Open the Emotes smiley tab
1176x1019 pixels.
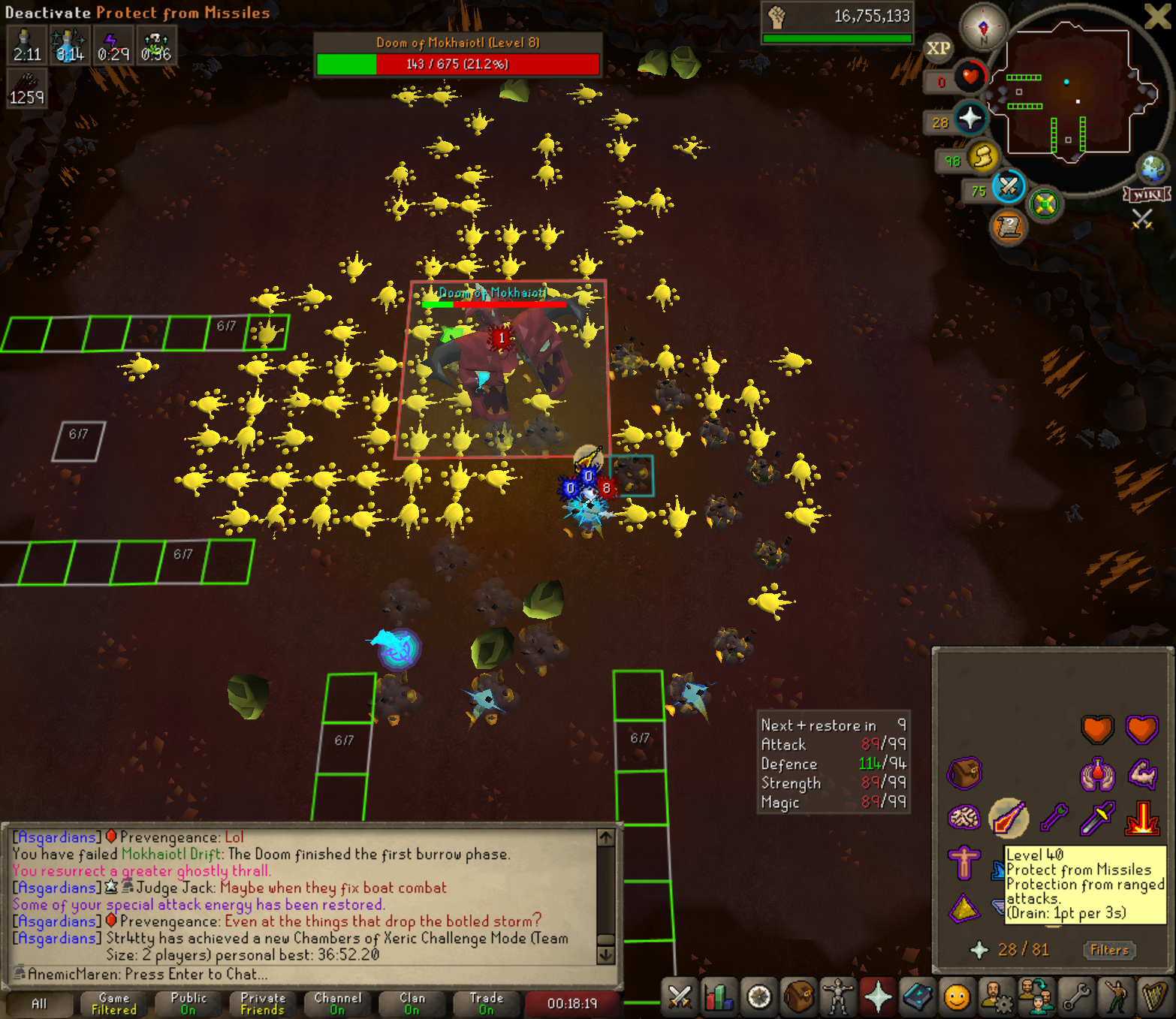pyautogui.click(x=957, y=997)
